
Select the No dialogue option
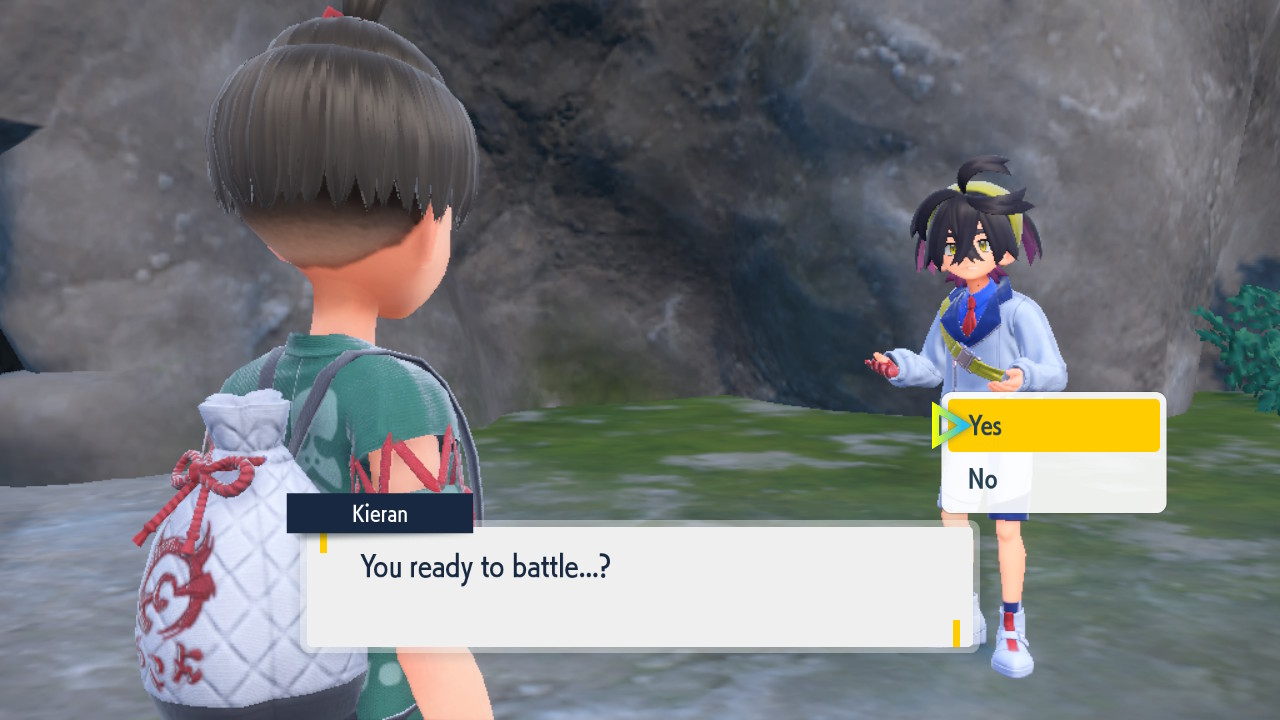[x=1052, y=480]
